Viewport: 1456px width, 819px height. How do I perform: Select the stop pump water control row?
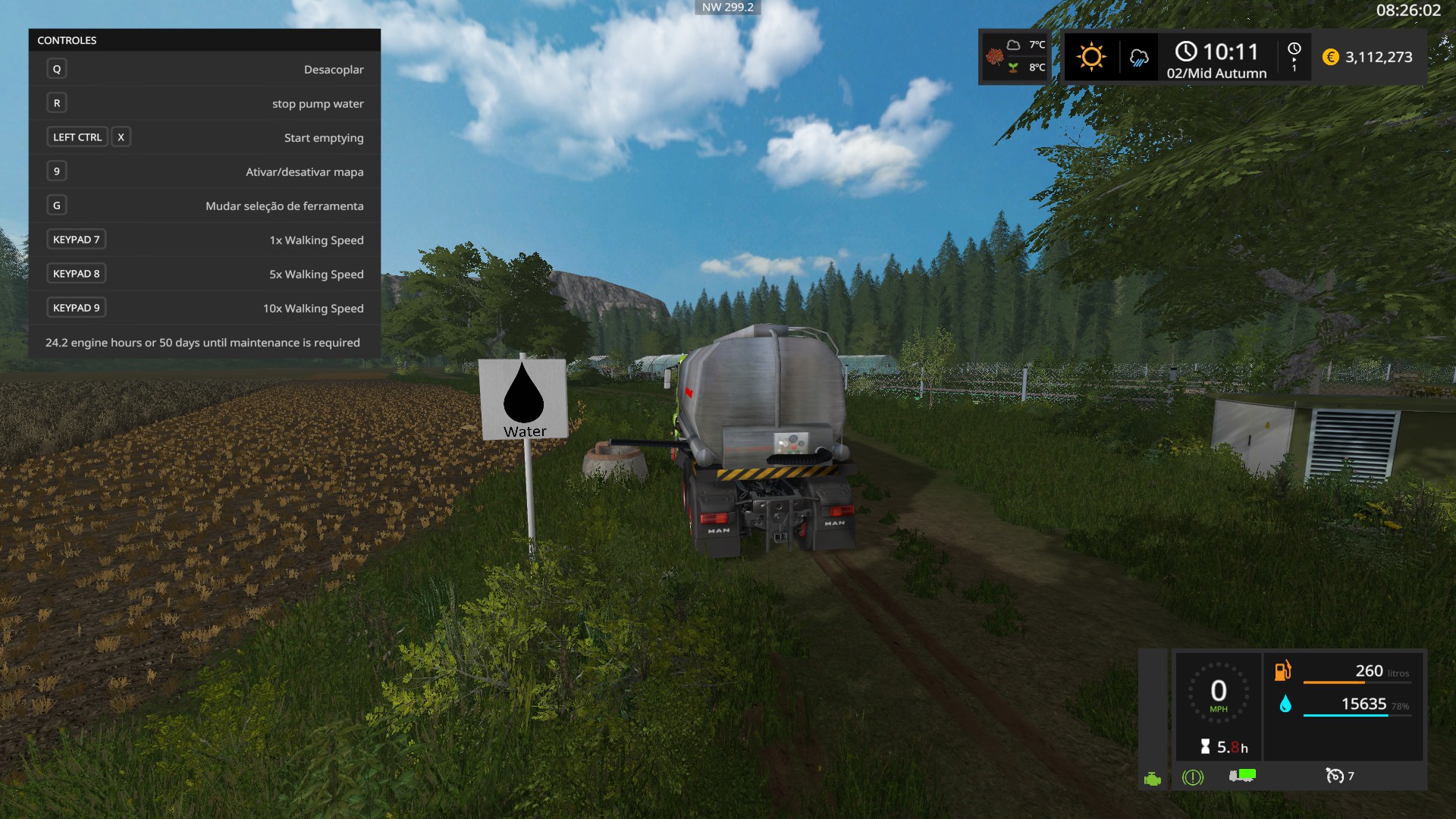coord(205,103)
